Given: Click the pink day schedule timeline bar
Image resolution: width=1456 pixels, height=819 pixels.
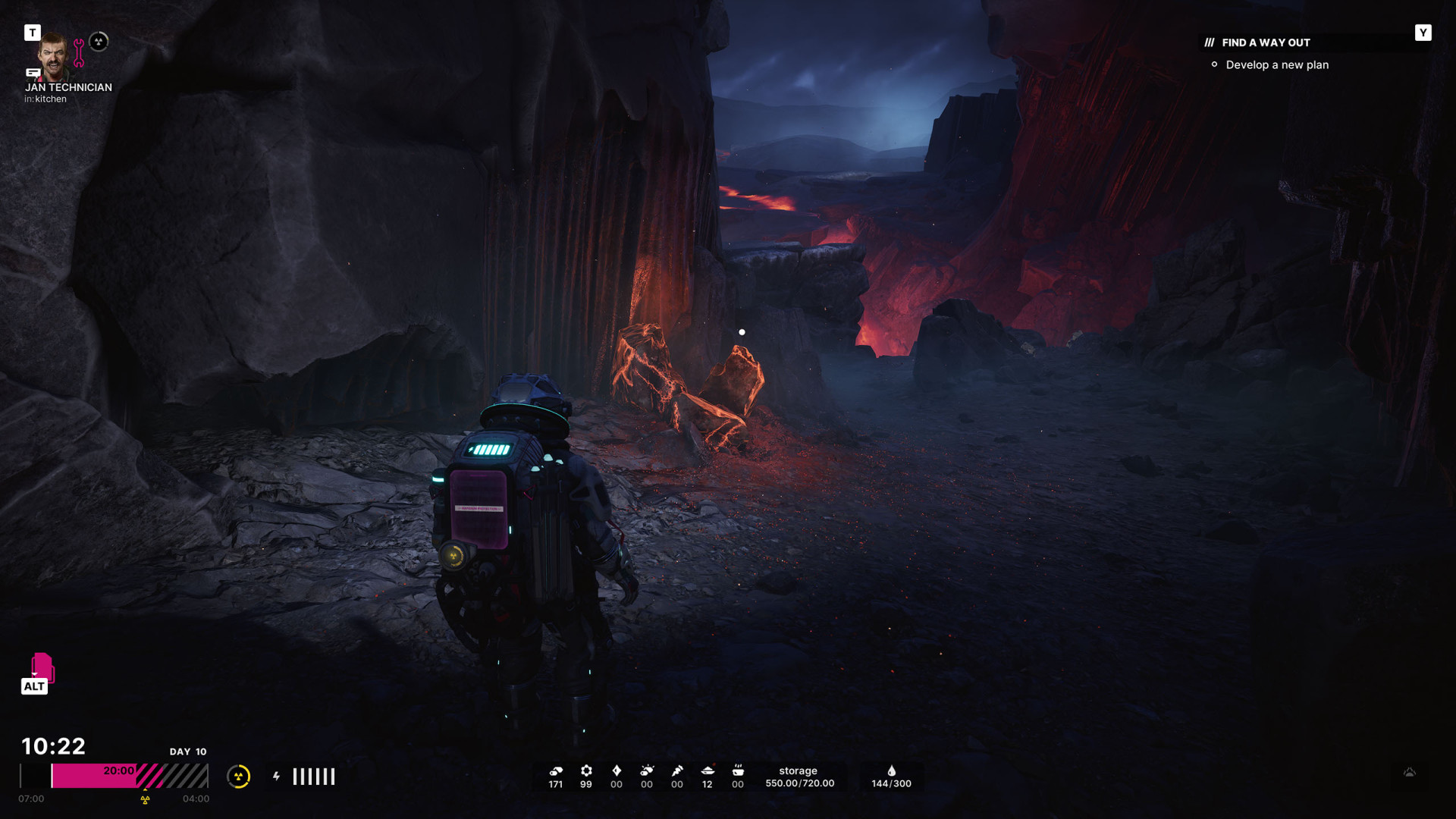Looking at the screenshot, I should 114,776.
